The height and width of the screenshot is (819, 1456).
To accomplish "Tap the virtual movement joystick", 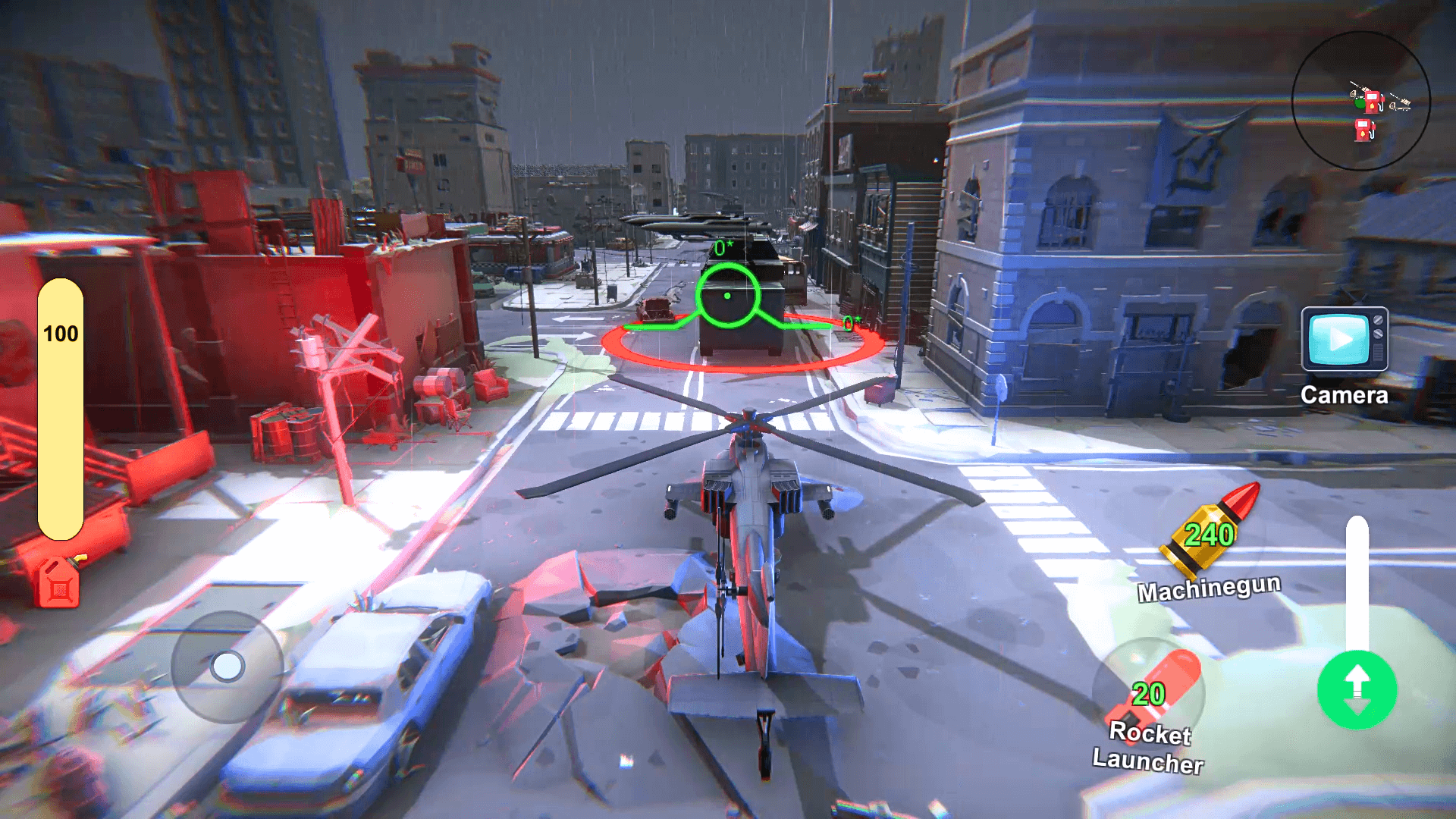I will pos(227,667).
